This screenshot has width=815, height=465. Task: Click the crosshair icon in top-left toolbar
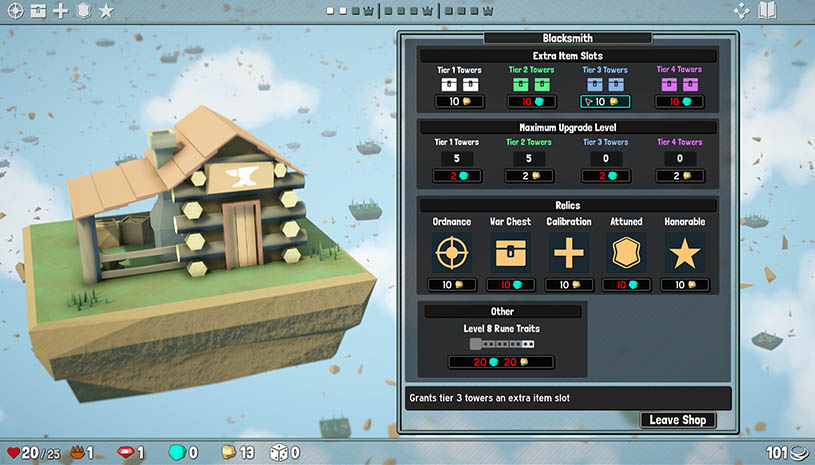14,11
